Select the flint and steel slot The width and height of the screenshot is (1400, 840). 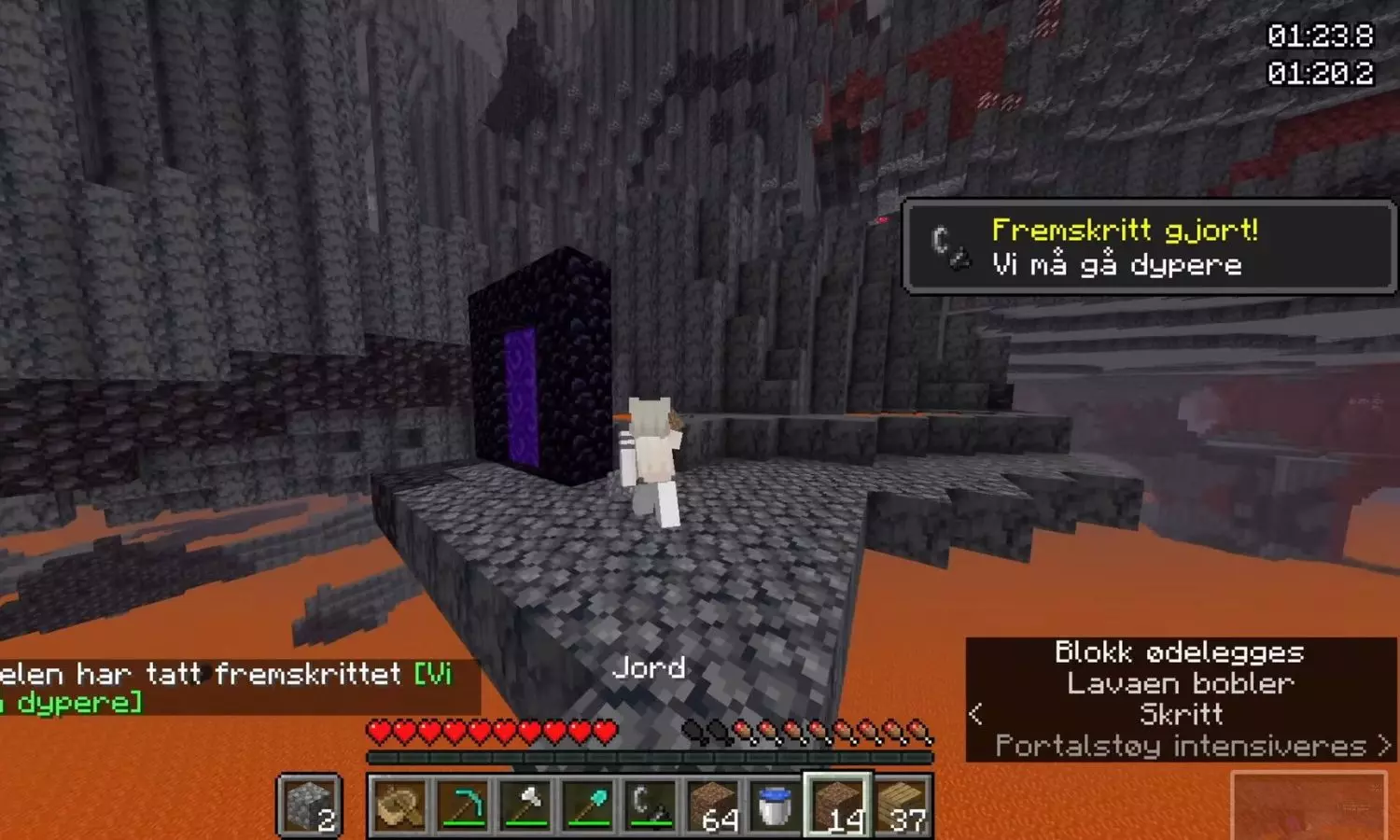pos(651,805)
